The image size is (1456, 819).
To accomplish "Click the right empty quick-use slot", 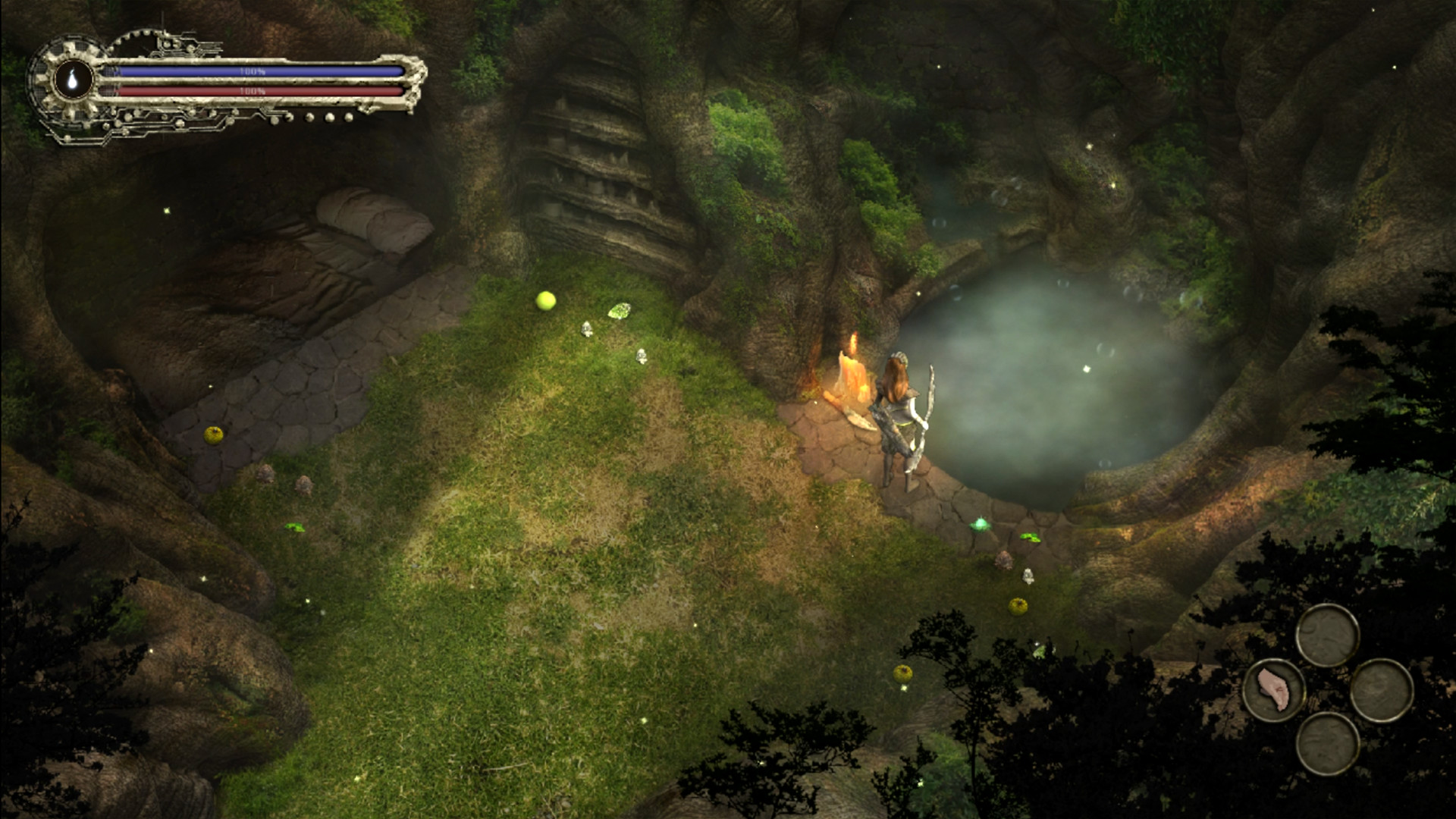I will coord(1383,690).
